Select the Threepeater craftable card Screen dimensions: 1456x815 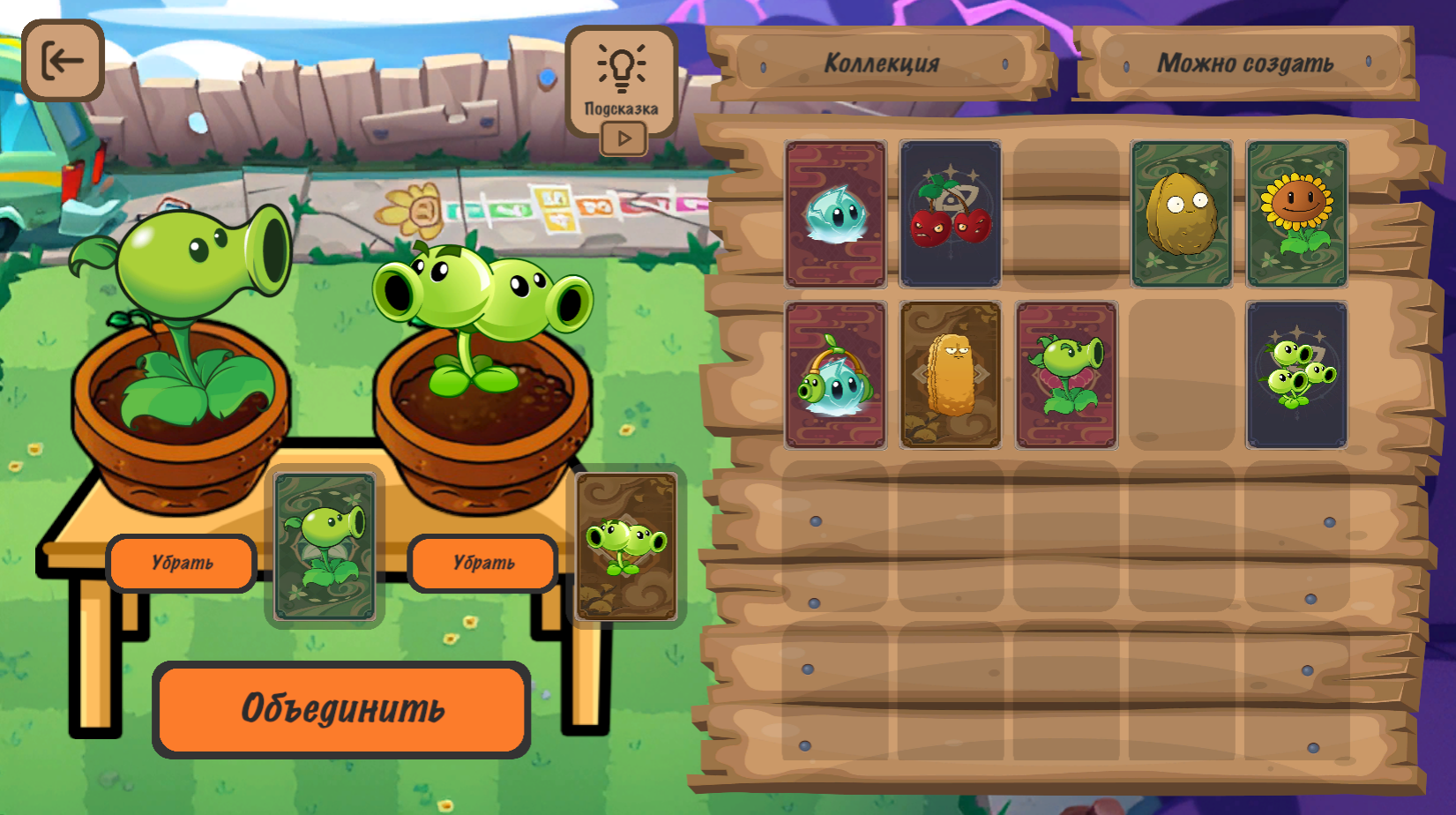coord(1296,373)
